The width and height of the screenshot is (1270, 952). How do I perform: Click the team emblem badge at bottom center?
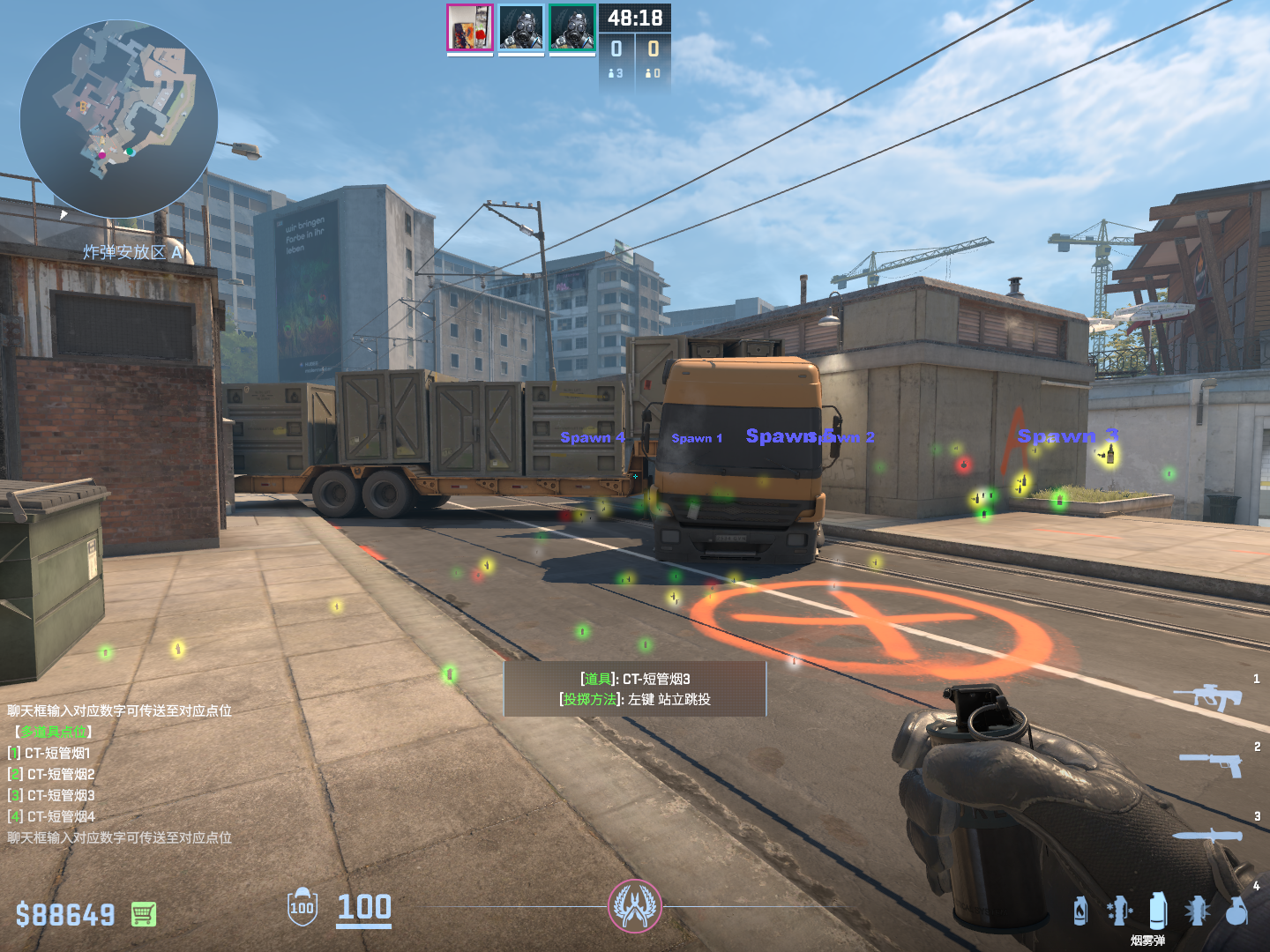tap(634, 906)
